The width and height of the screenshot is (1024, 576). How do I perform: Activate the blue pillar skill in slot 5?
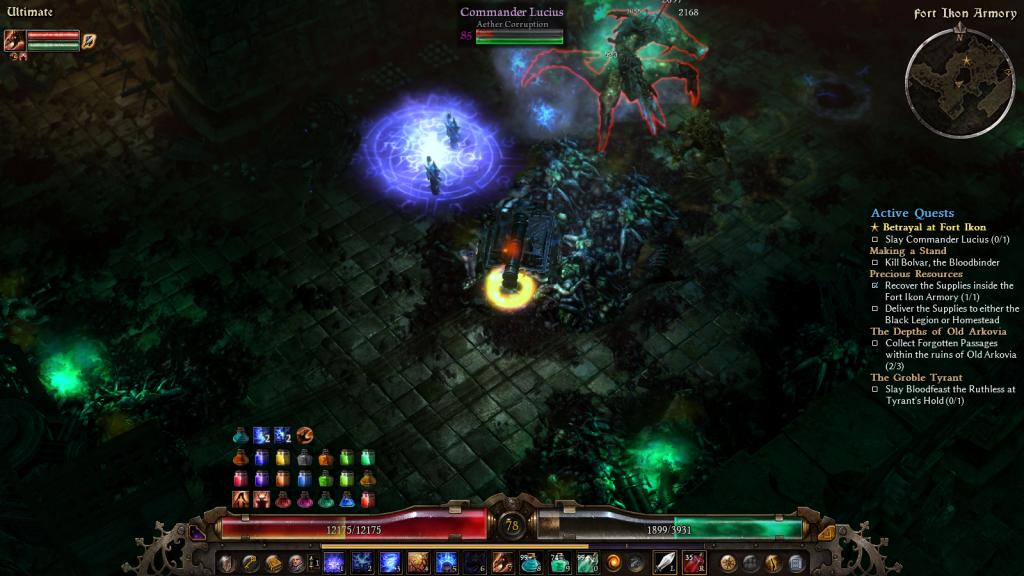(x=446, y=563)
